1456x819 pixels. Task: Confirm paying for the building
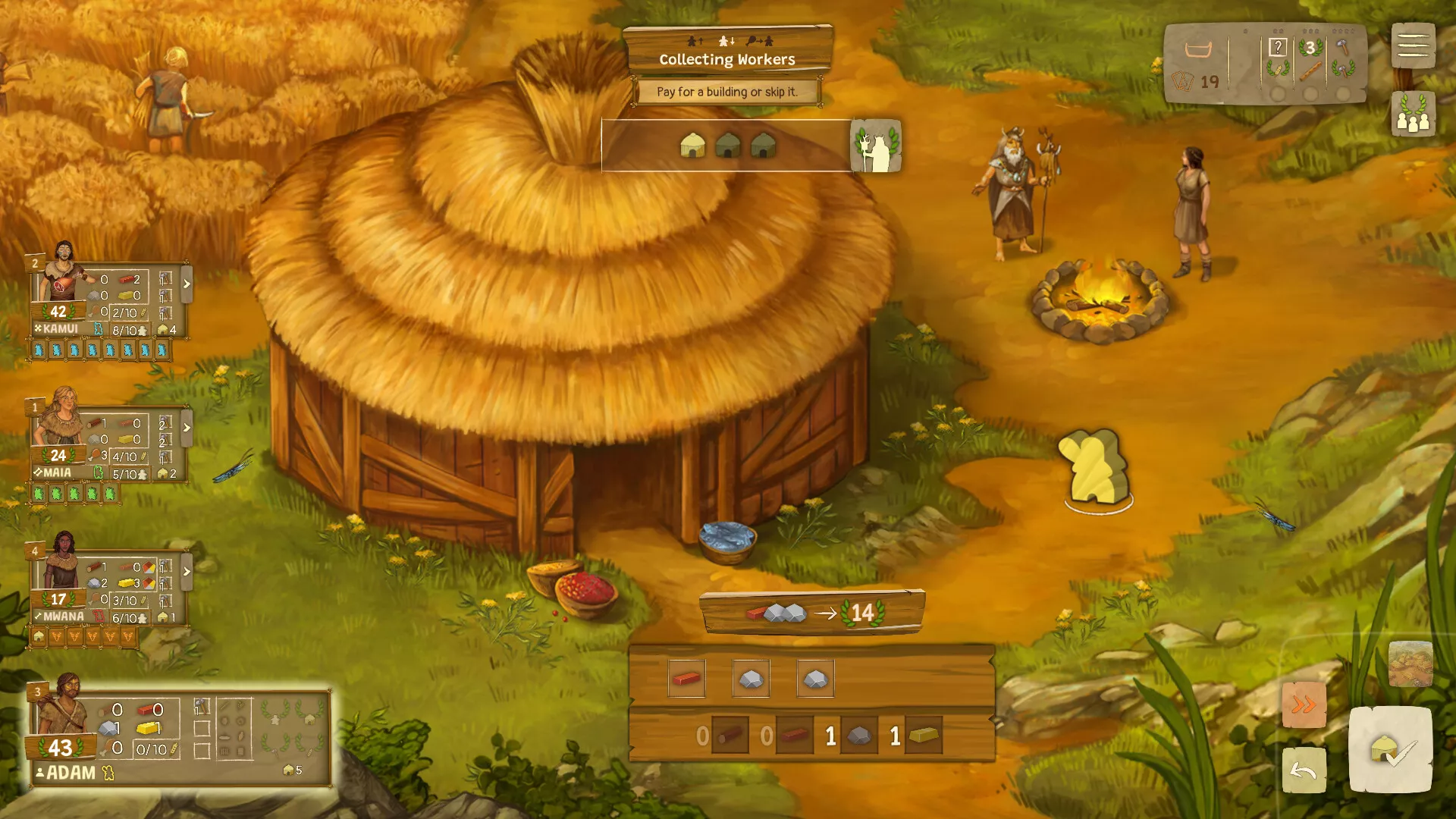(x=1390, y=750)
